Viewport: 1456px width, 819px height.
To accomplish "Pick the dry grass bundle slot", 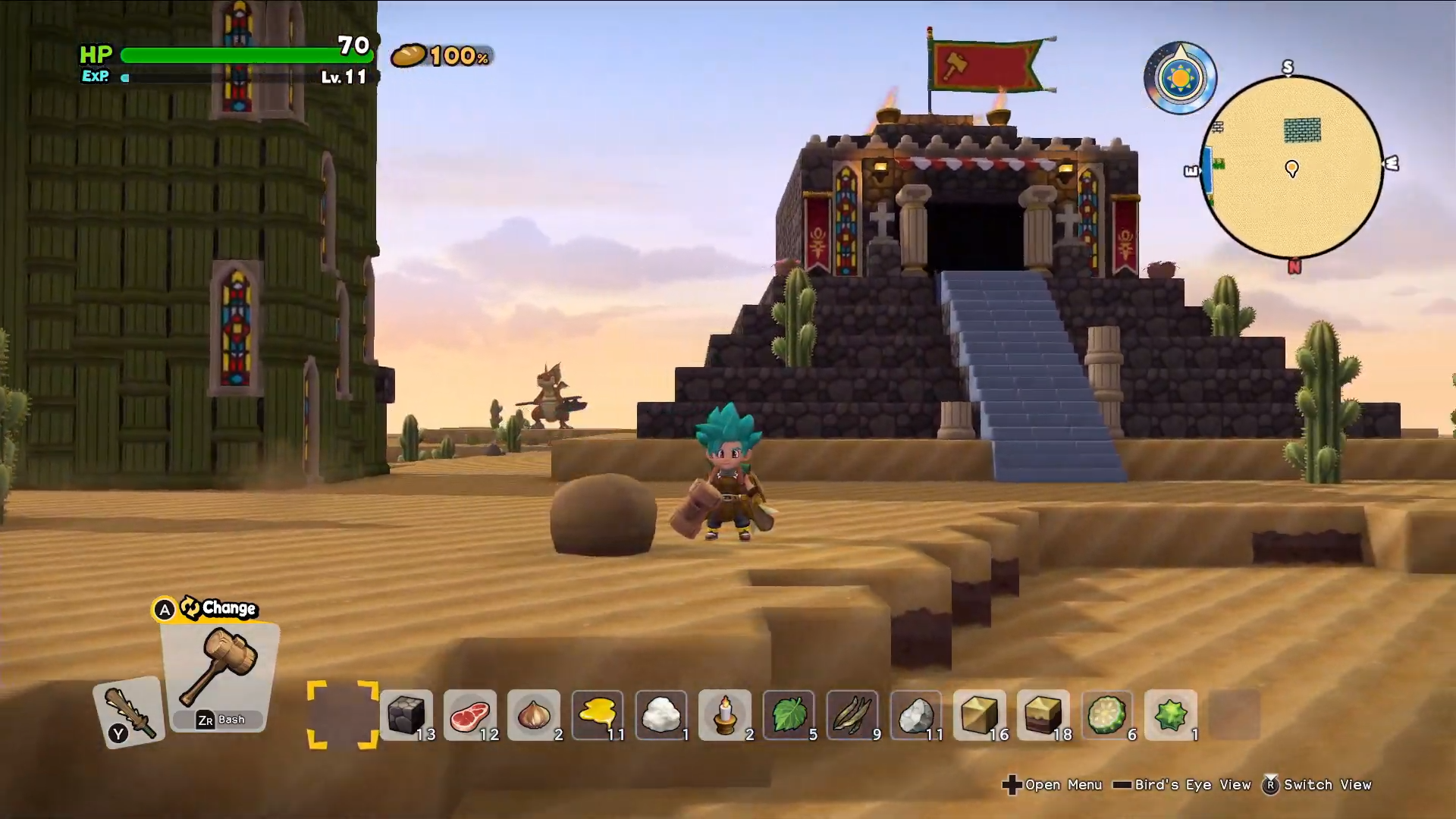I will click(x=852, y=714).
